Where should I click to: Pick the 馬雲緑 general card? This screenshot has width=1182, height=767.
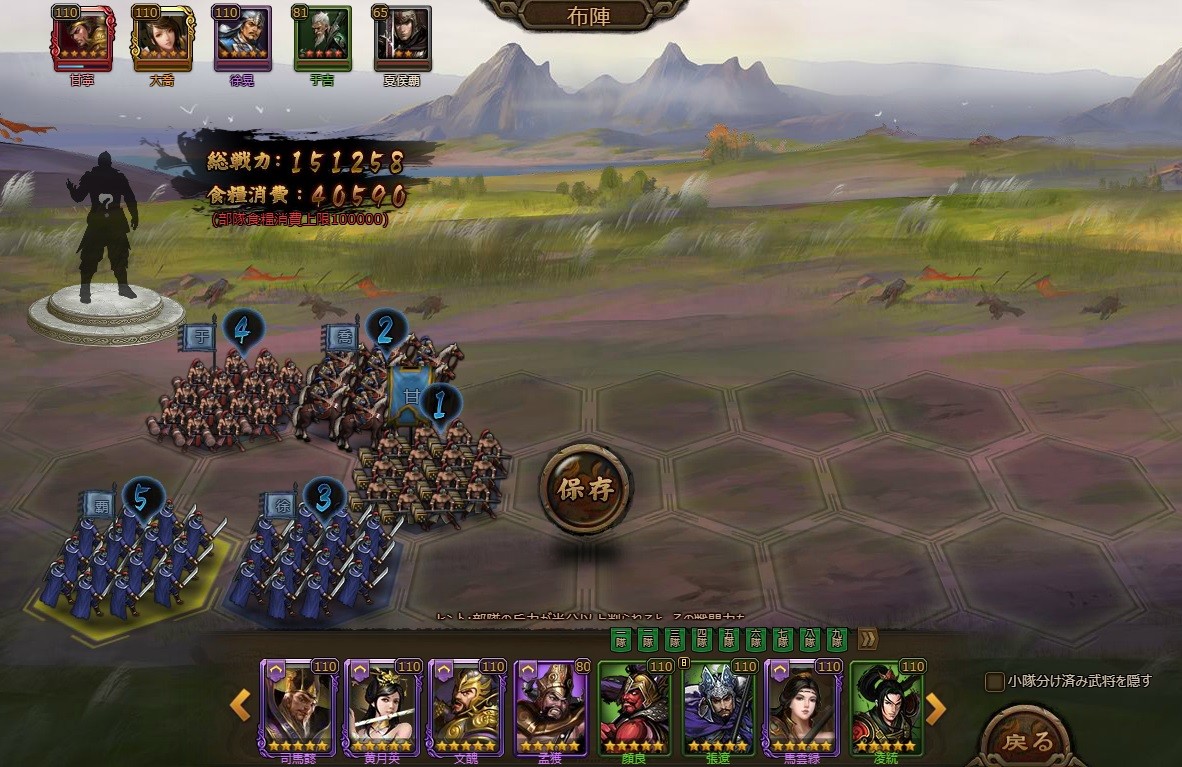click(802, 706)
